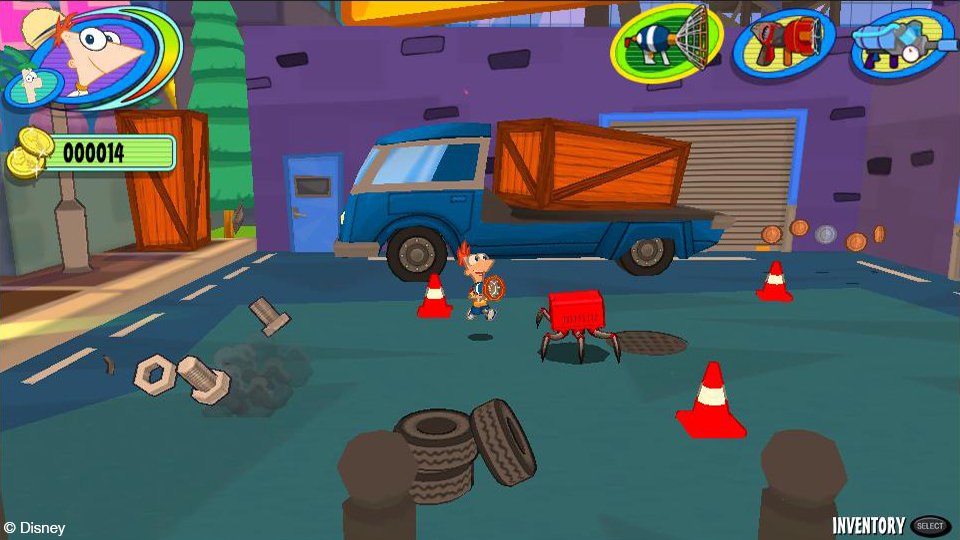960x540 pixels.
Task: Equip the blue and grey gadget icon
Action: [901, 45]
